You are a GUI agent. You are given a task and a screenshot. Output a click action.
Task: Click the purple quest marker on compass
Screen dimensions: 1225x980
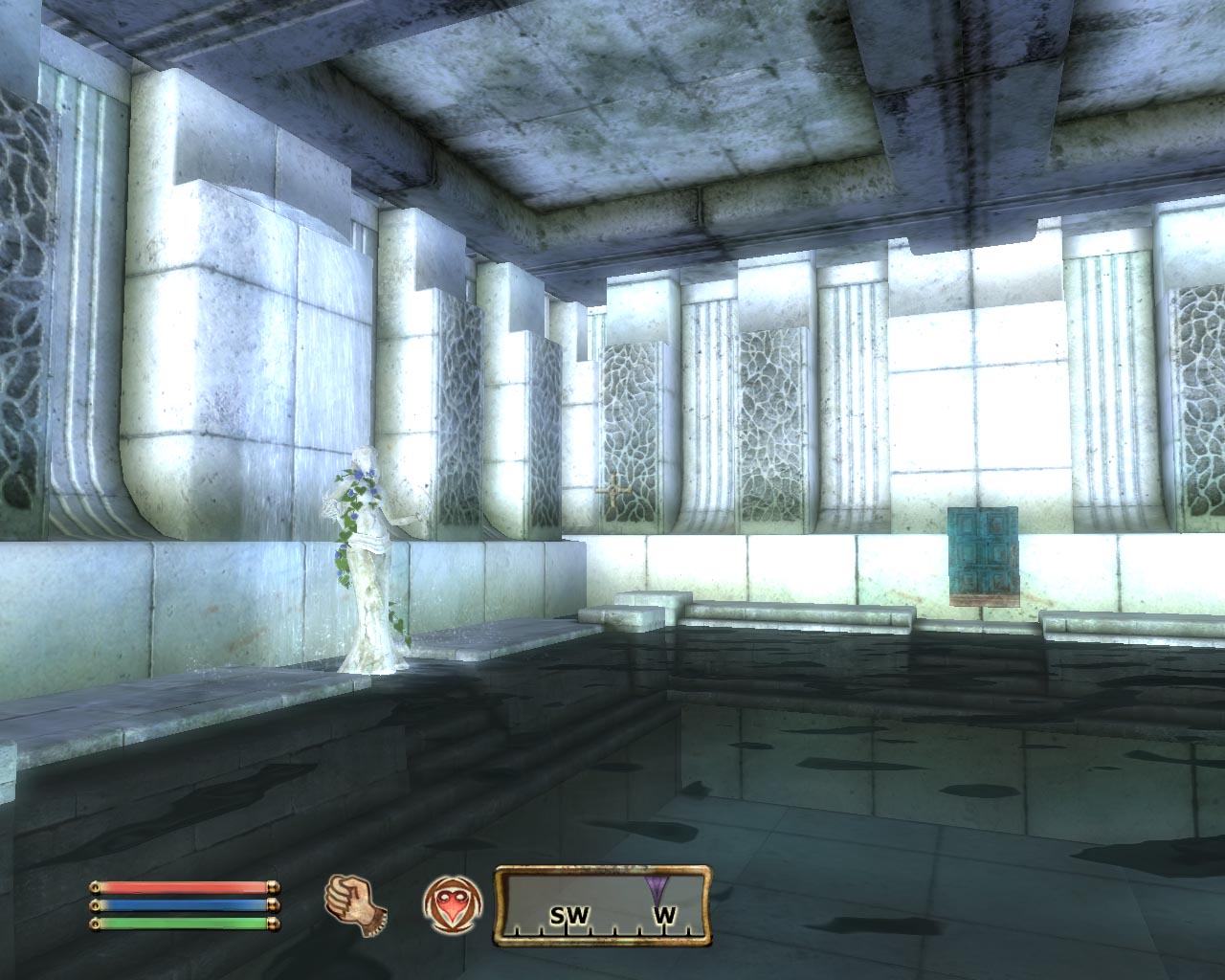(x=657, y=886)
